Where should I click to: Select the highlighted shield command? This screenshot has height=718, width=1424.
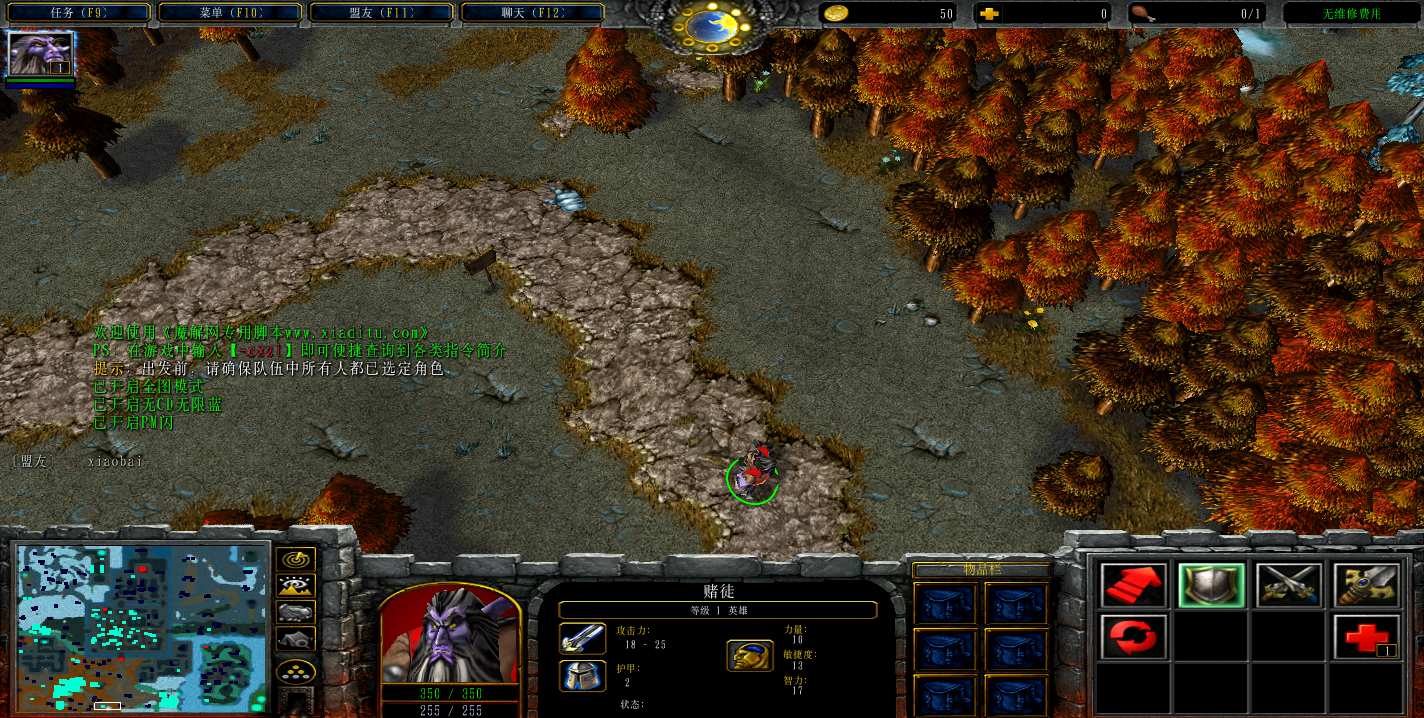tap(1211, 586)
